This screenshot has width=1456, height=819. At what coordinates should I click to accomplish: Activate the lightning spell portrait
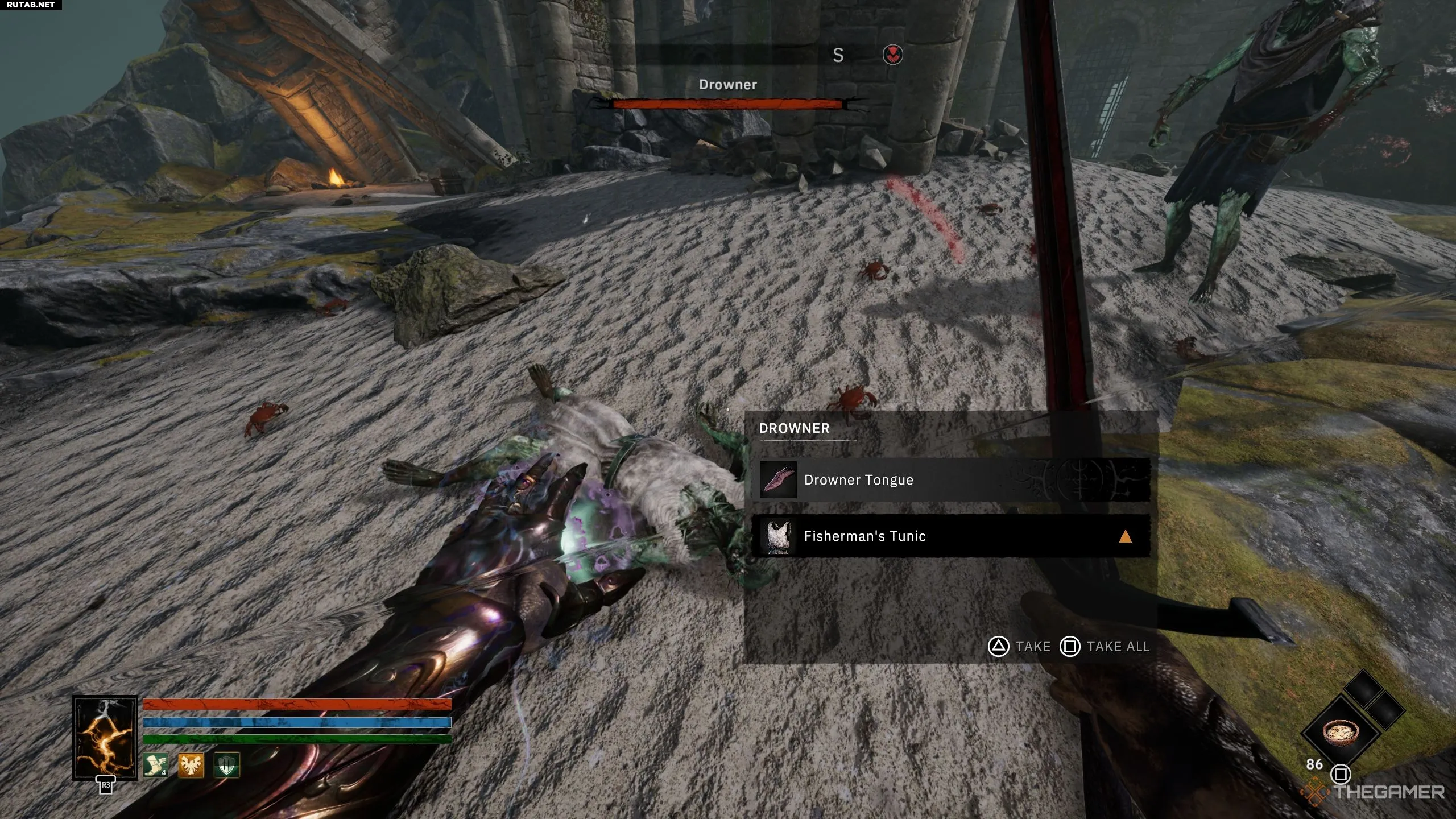105,738
